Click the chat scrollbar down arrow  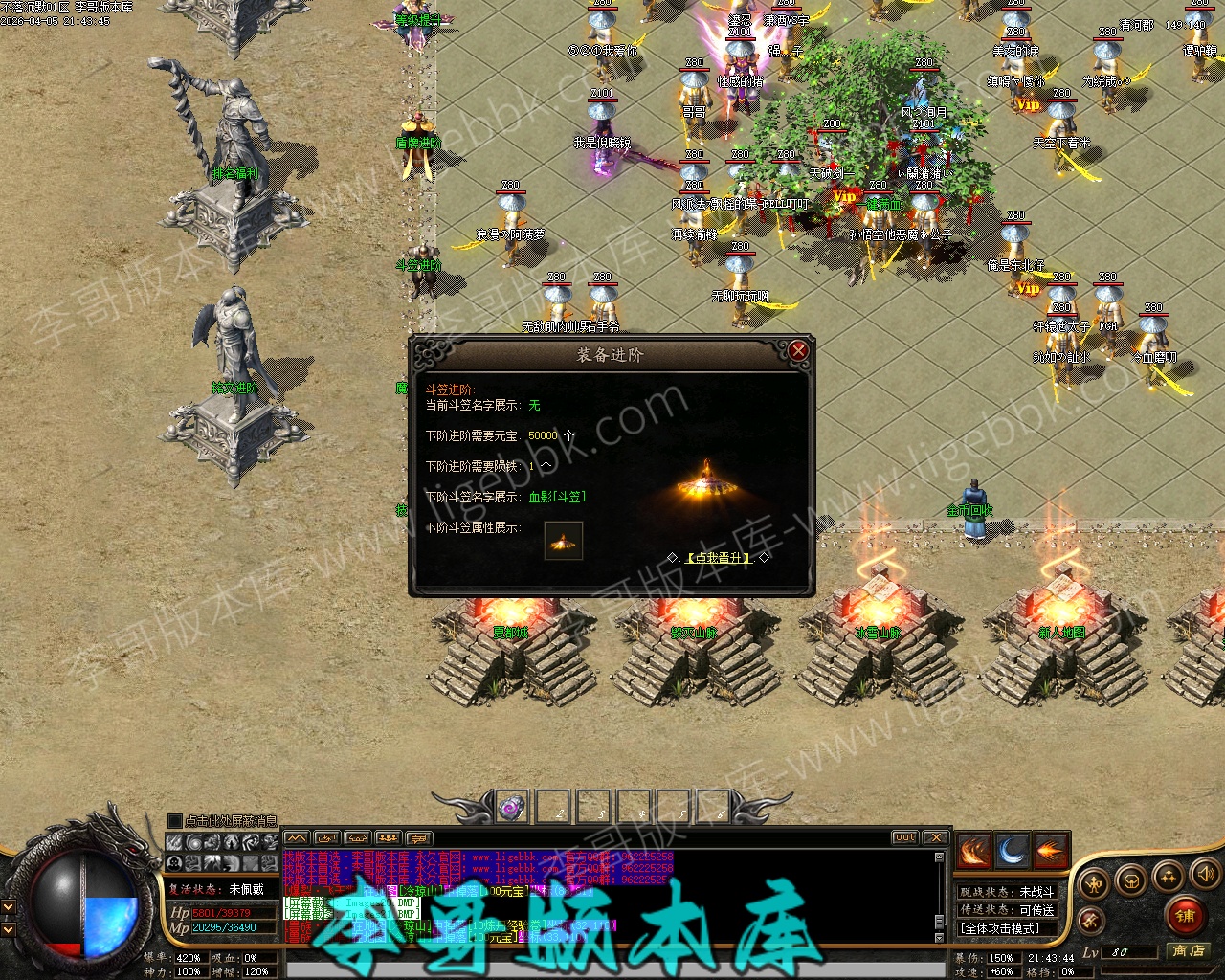940,936
